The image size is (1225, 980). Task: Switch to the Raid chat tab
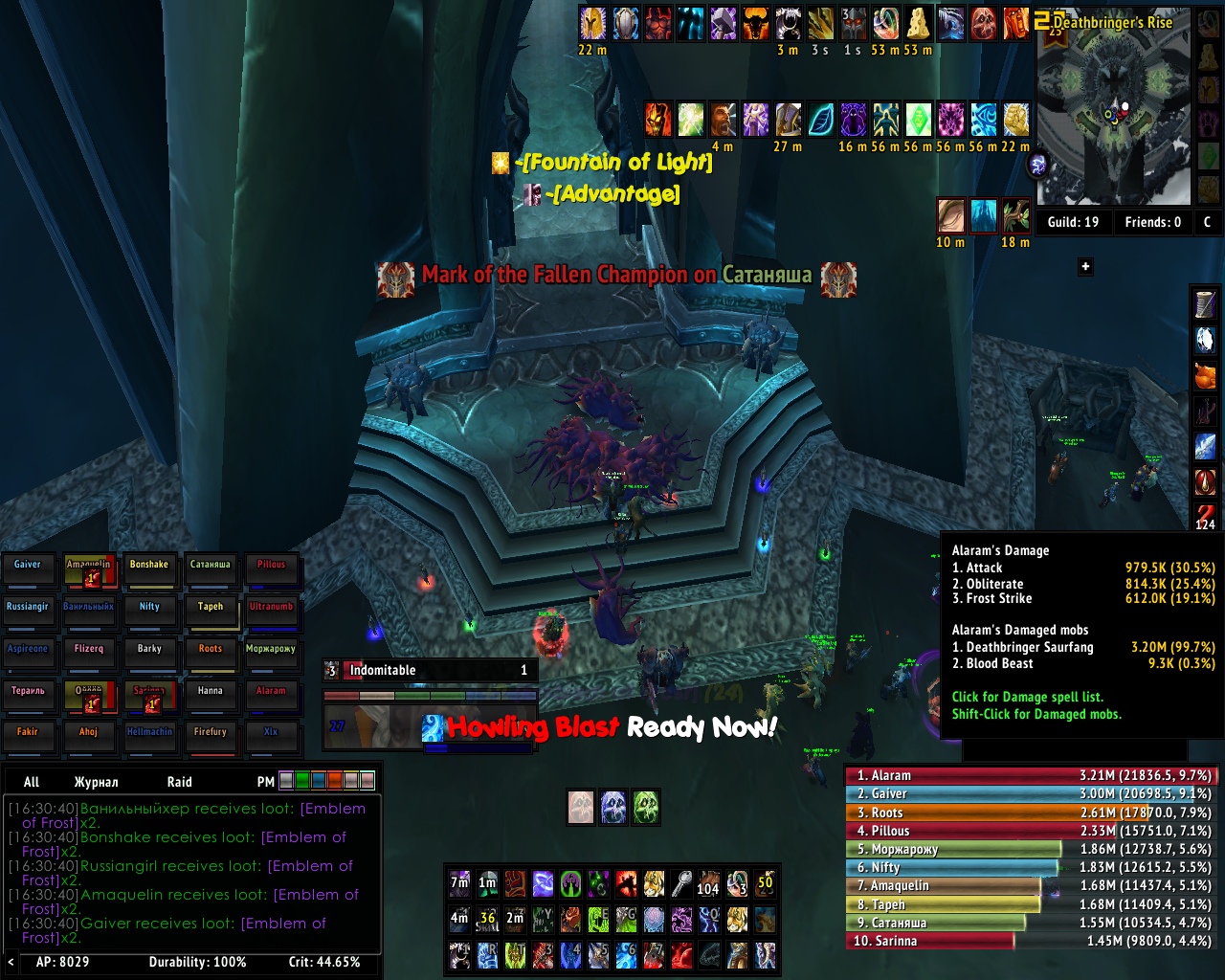179,782
